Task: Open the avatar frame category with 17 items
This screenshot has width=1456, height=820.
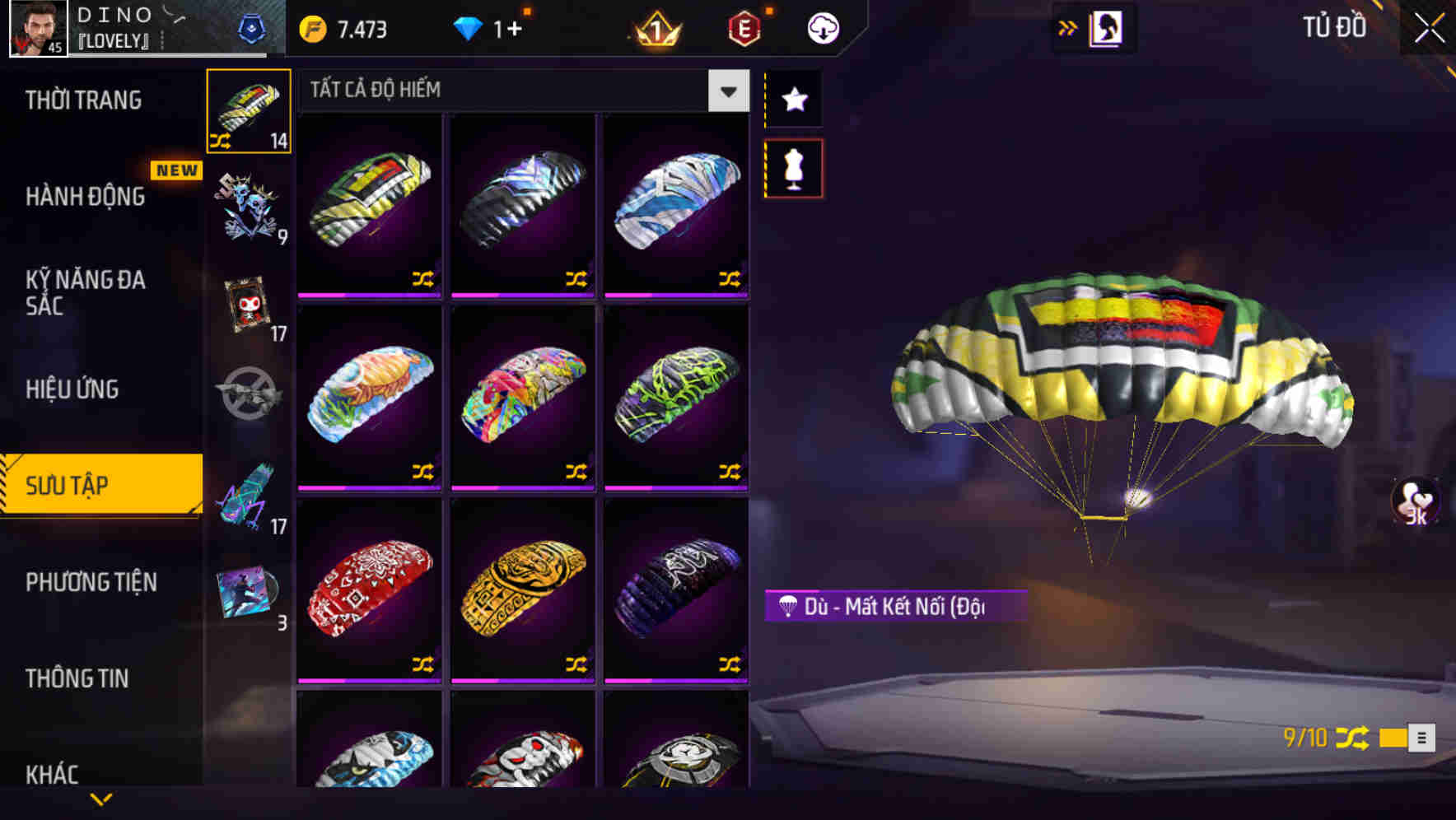Action: pos(249,305)
